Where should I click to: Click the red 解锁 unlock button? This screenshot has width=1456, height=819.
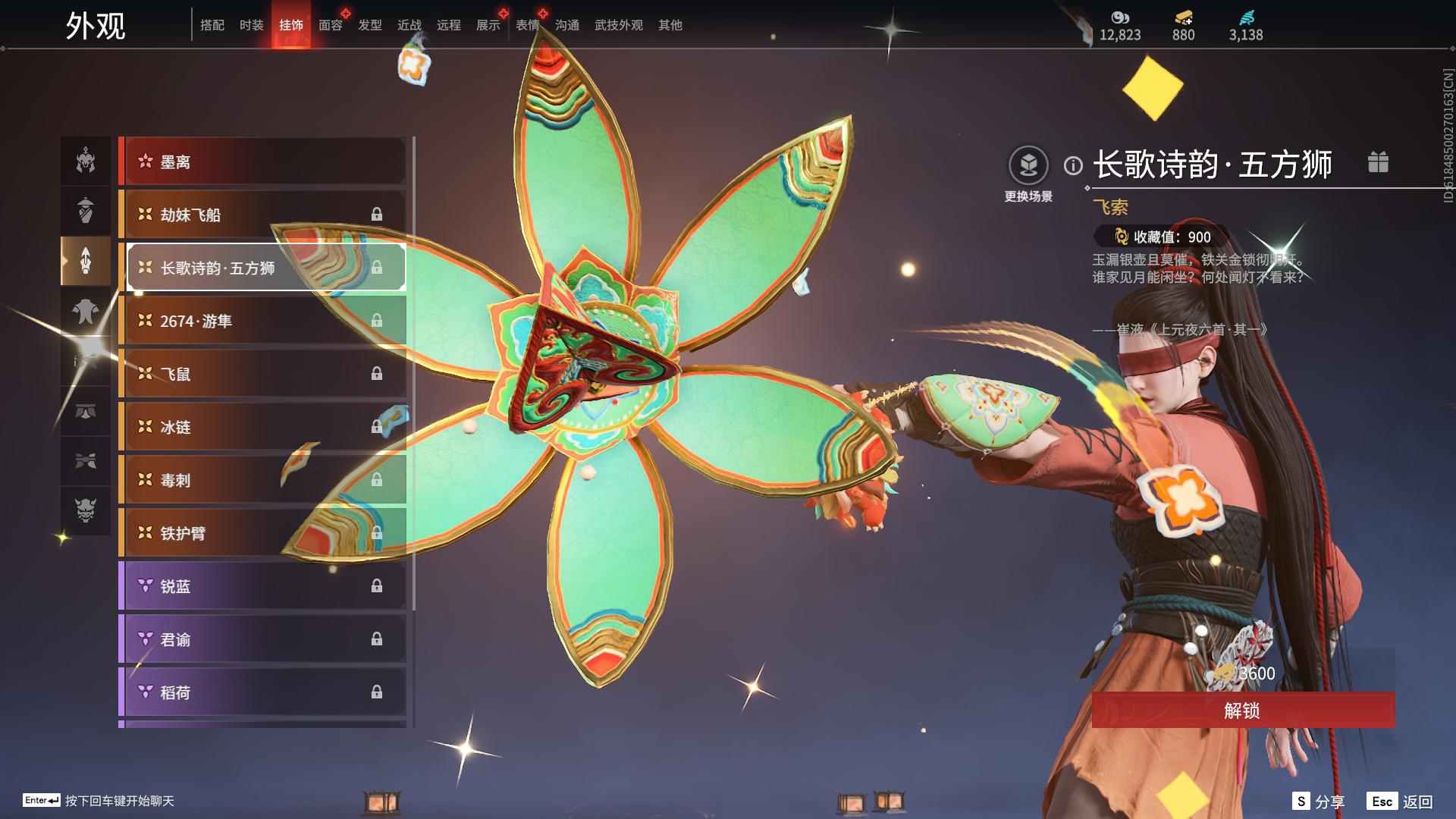tap(1242, 711)
